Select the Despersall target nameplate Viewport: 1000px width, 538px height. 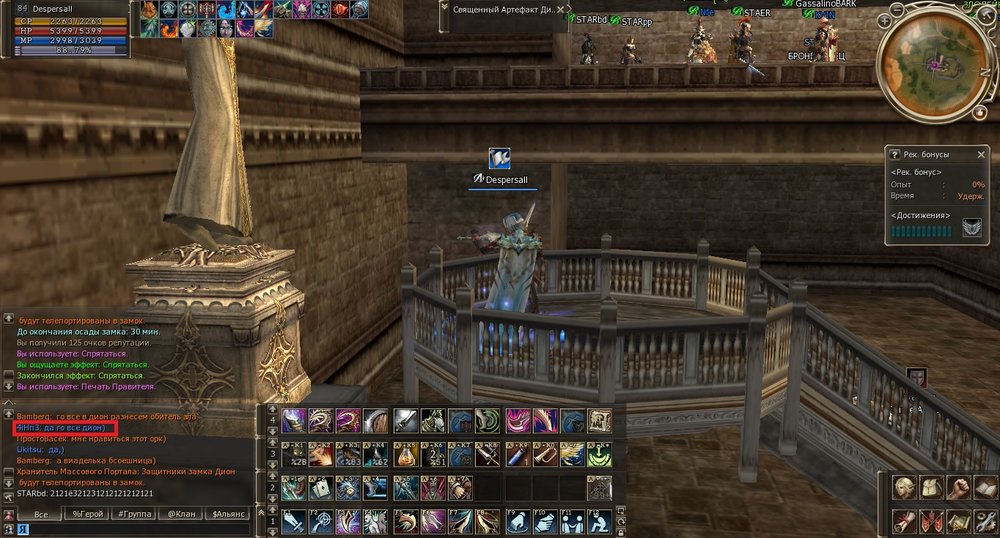point(505,178)
